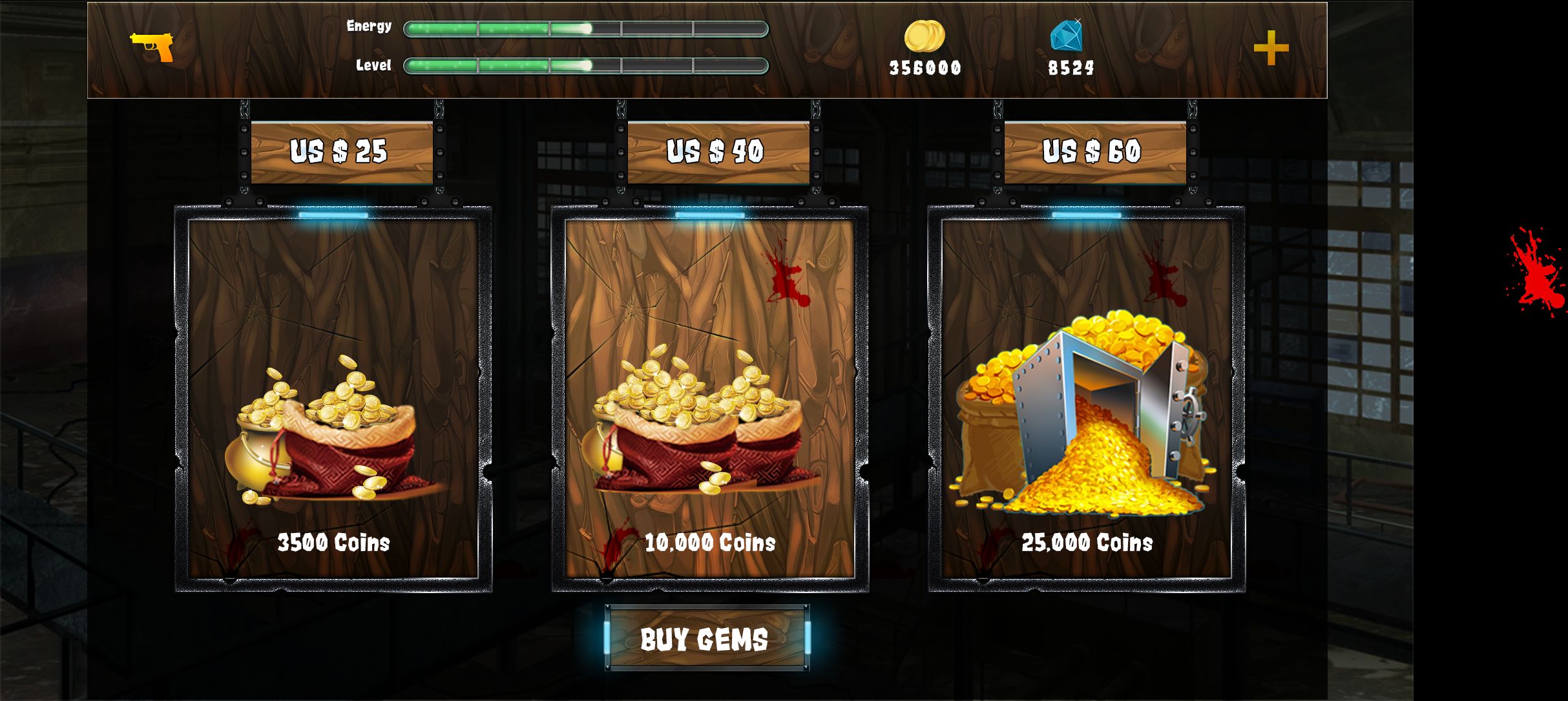Purchase the US $ 40 offer
Viewport: 1568px width, 701px height.
coord(718,152)
